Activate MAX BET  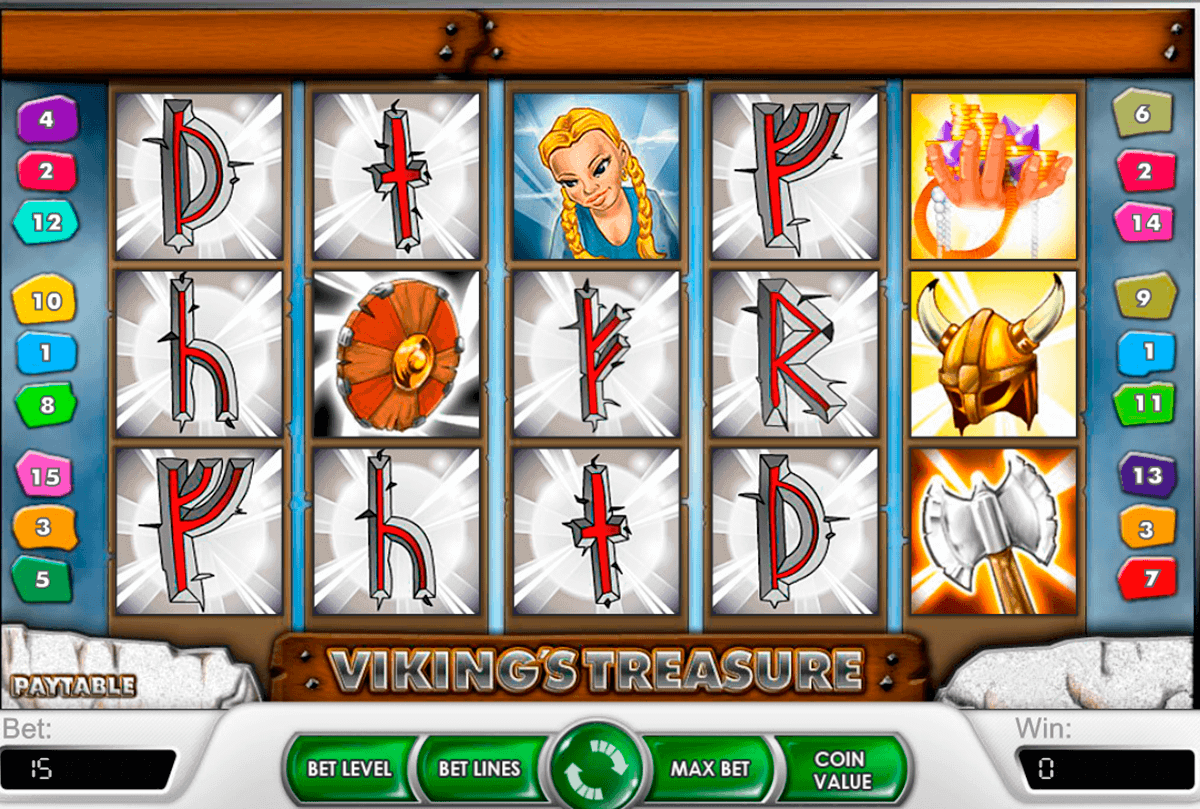coord(710,769)
